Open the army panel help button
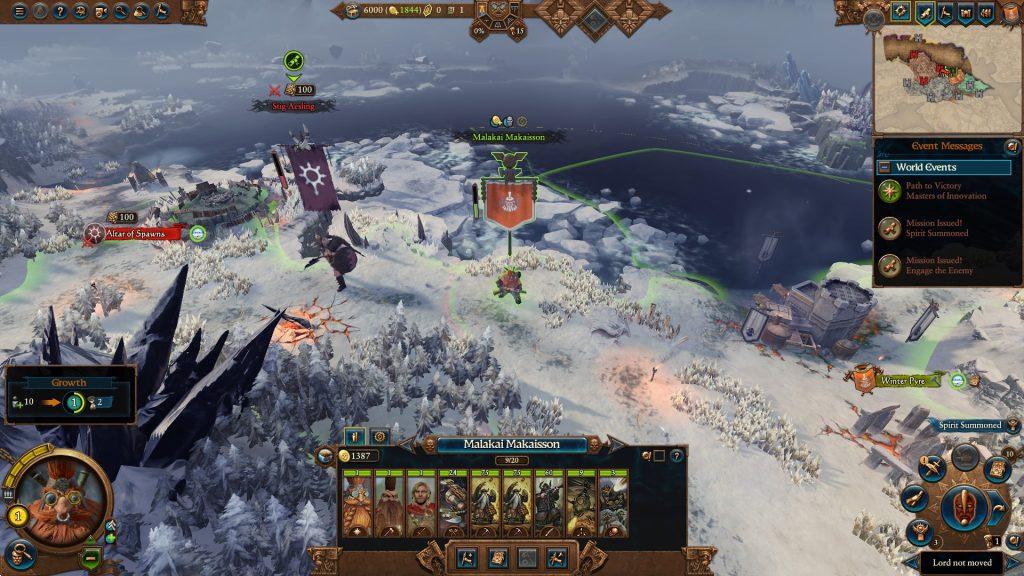Viewport: 1024px width, 576px height. [x=677, y=455]
